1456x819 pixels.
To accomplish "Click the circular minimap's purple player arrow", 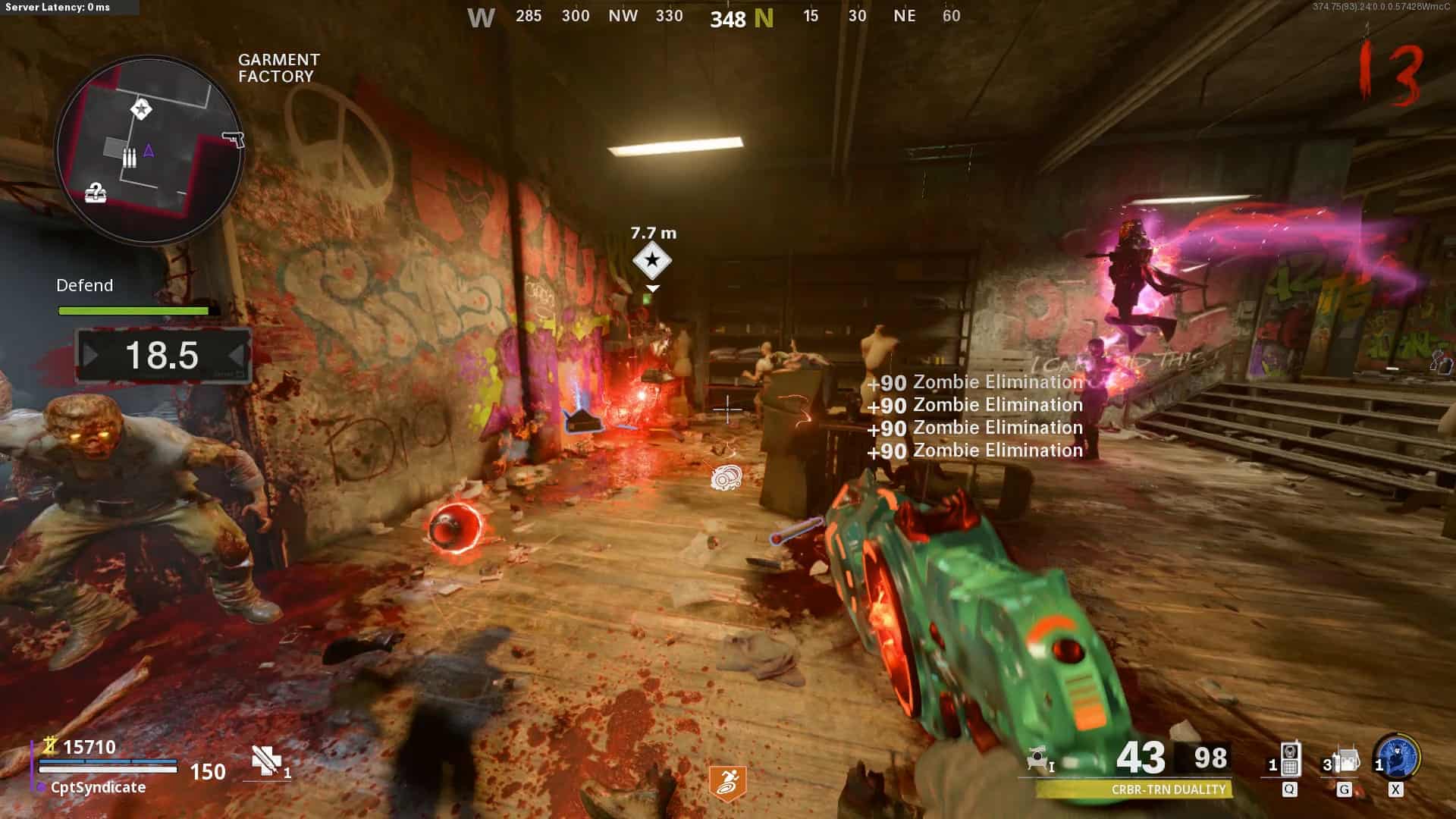I will coord(149,151).
